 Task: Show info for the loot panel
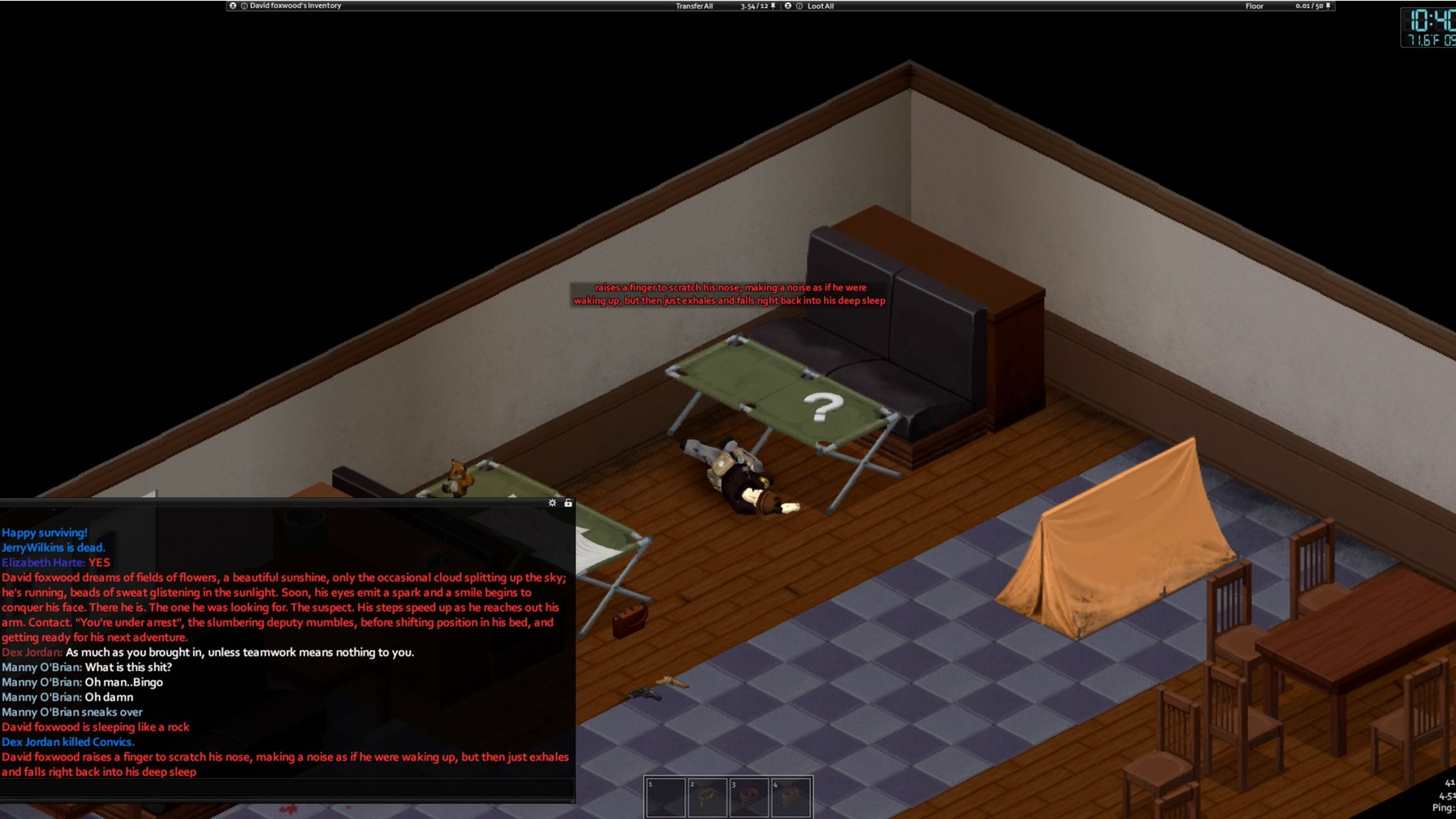point(799,6)
